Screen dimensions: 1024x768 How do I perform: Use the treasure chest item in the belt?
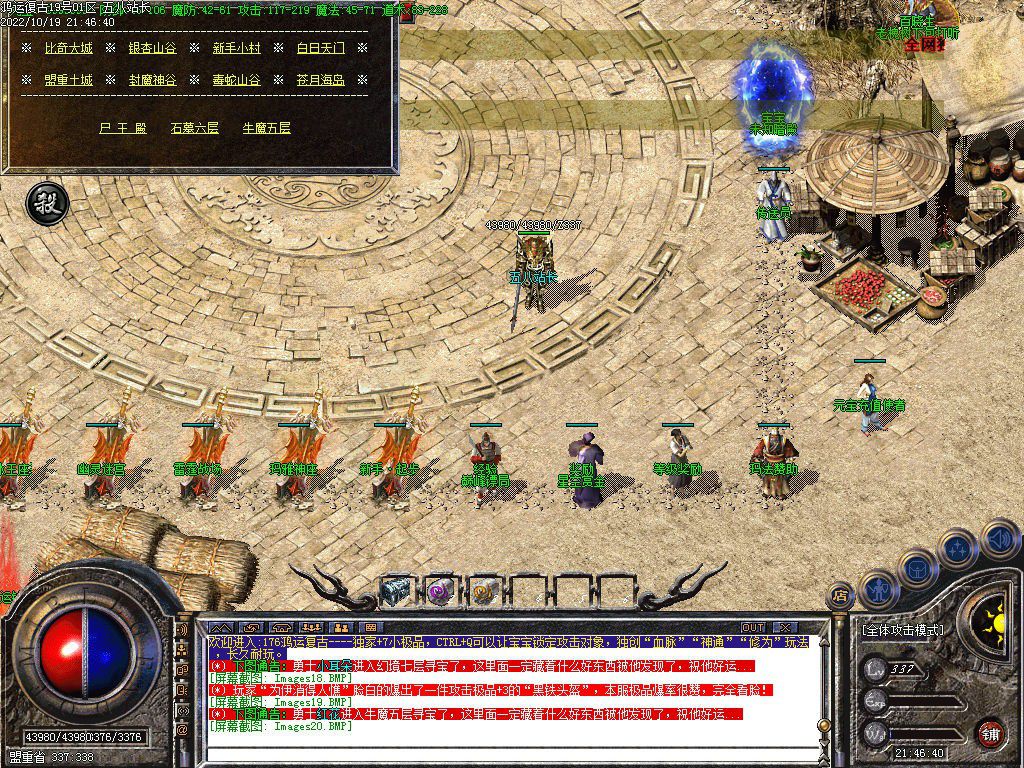[x=395, y=591]
